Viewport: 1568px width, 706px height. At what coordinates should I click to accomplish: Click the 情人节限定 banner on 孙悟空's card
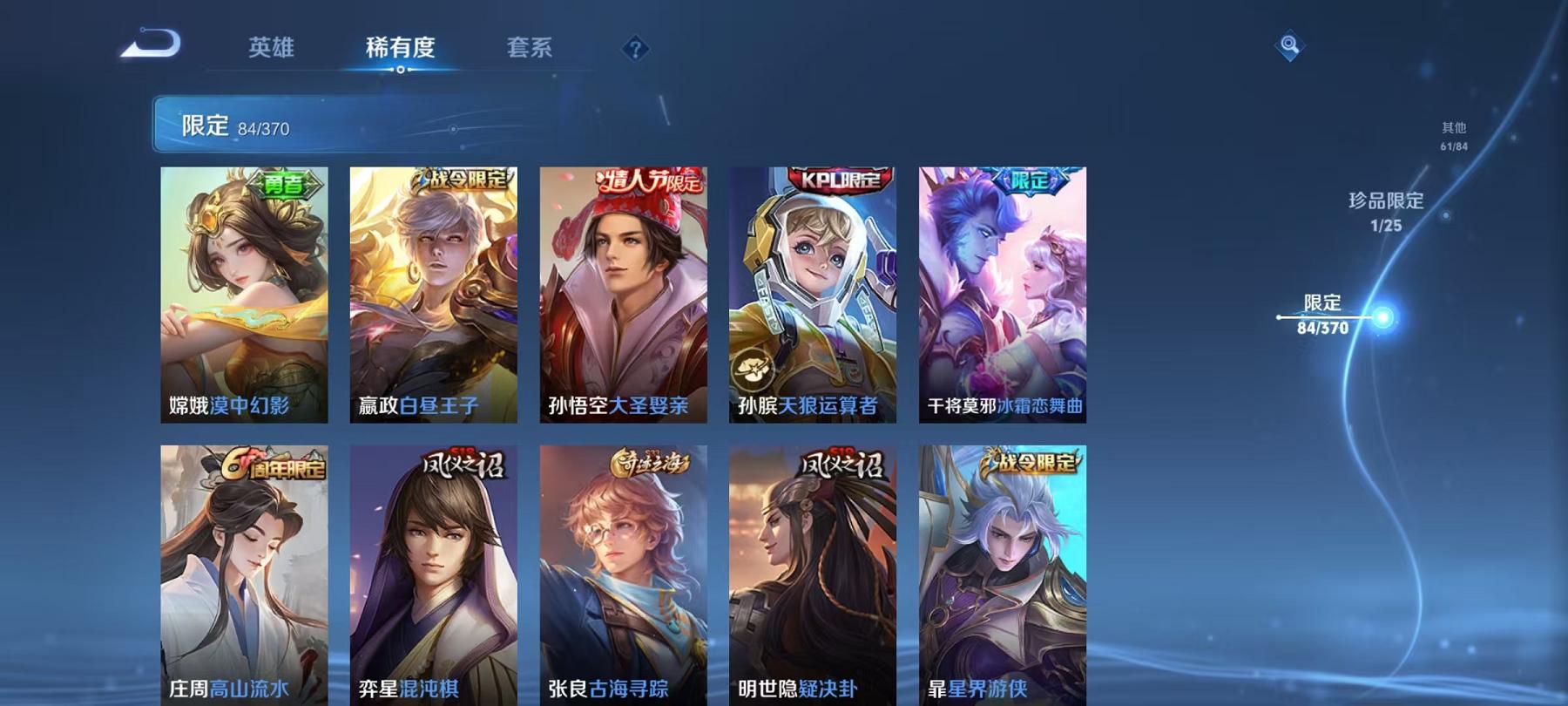click(646, 179)
